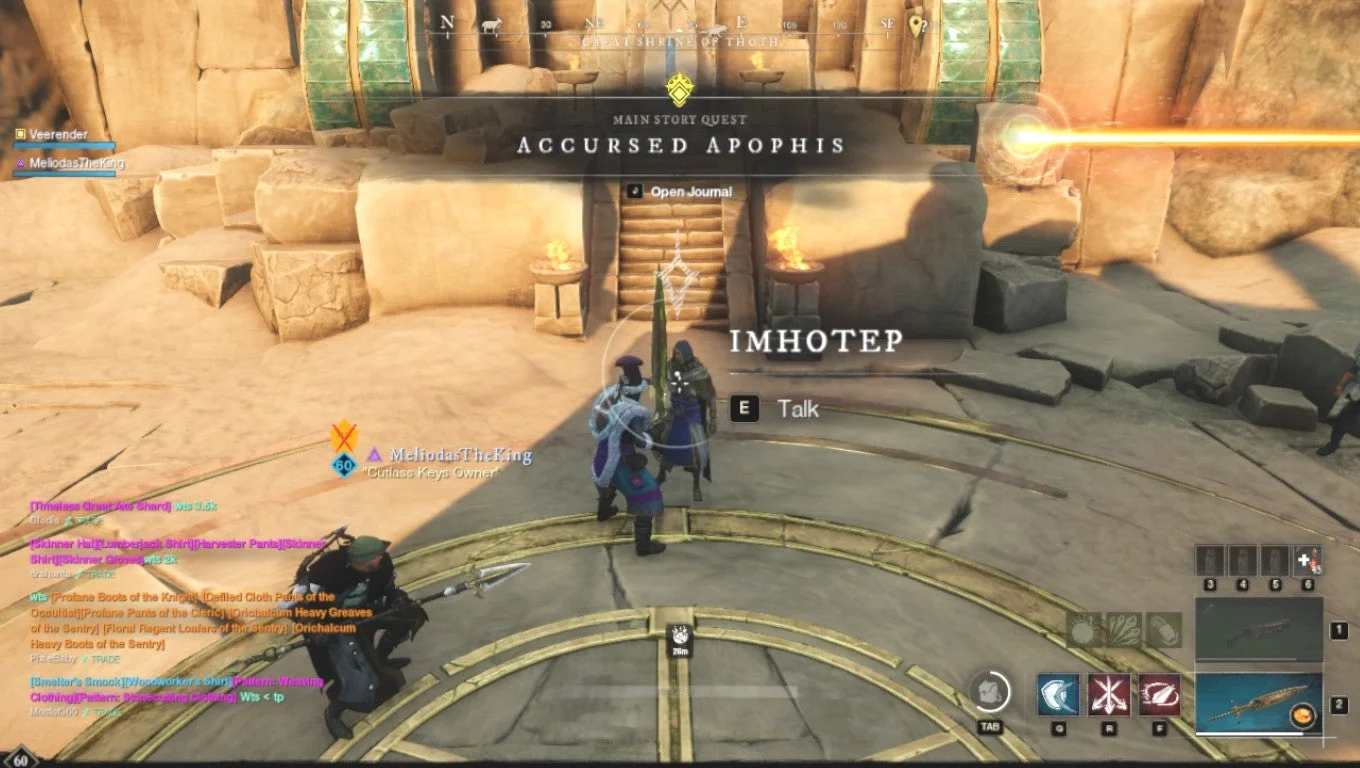Click MeliodasTheKing's purple faction diamond
Screen dimensions: 1360x768
[374, 455]
